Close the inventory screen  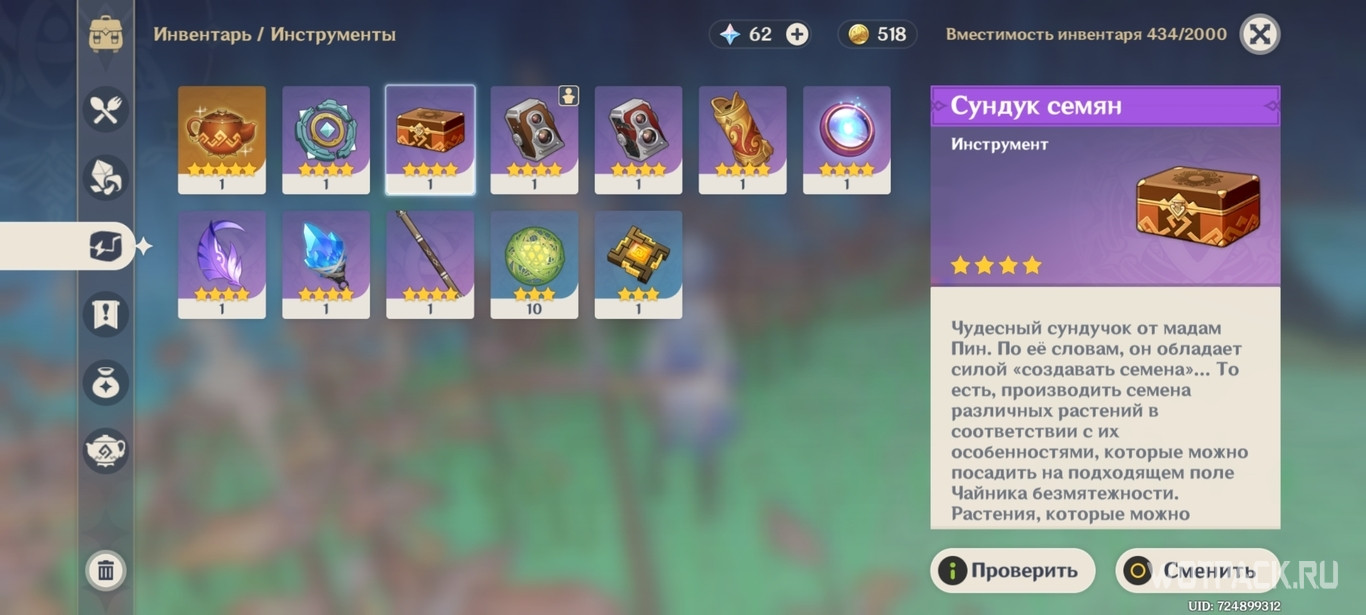1260,35
